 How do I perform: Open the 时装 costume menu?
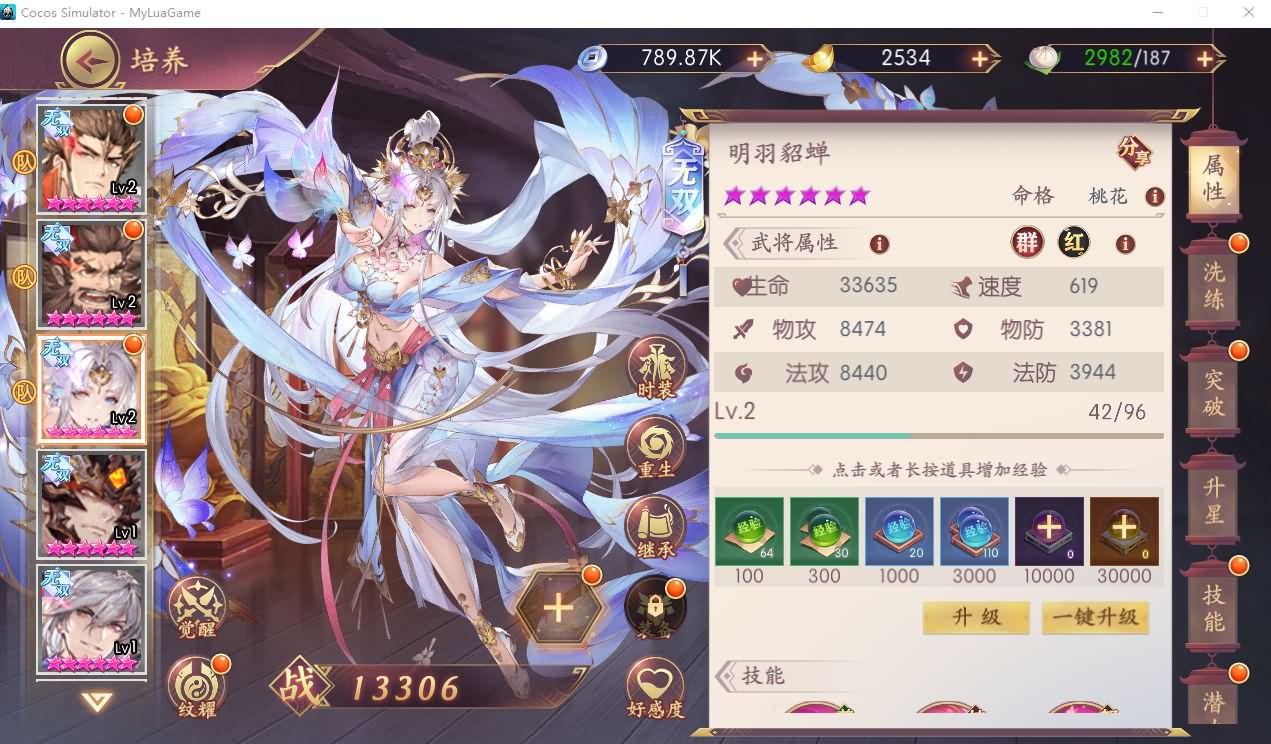(x=656, y=369)
